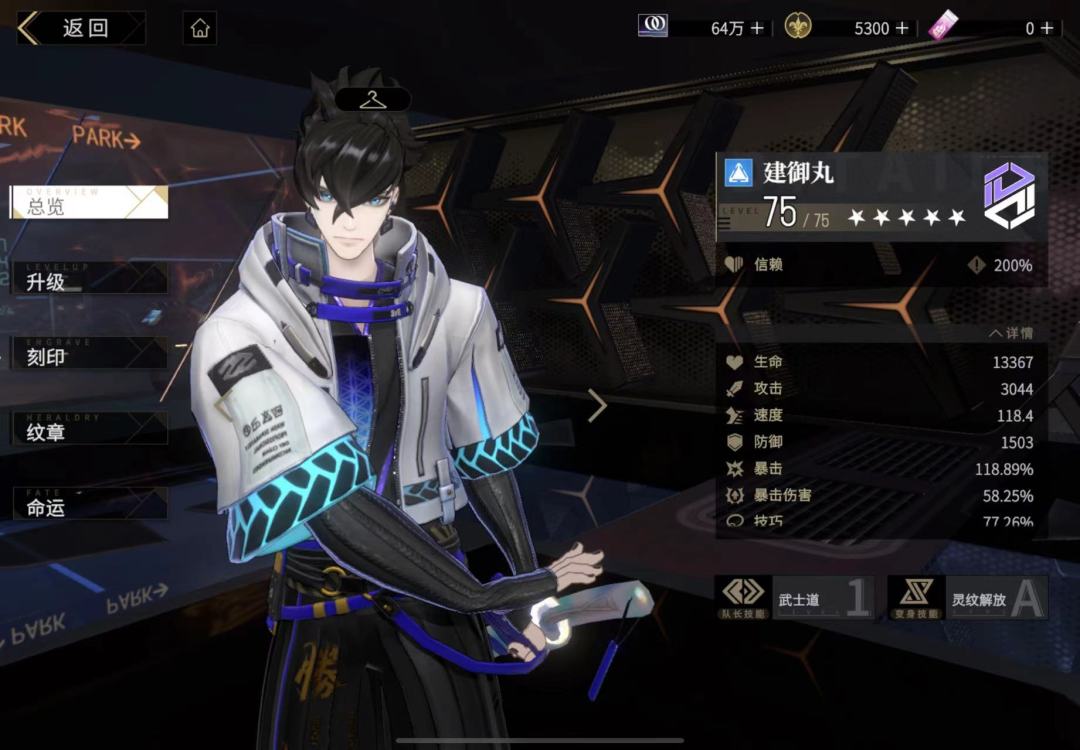Add more of the 64万 currency
The image size is (1080, 750).
(x=757, y=28)
